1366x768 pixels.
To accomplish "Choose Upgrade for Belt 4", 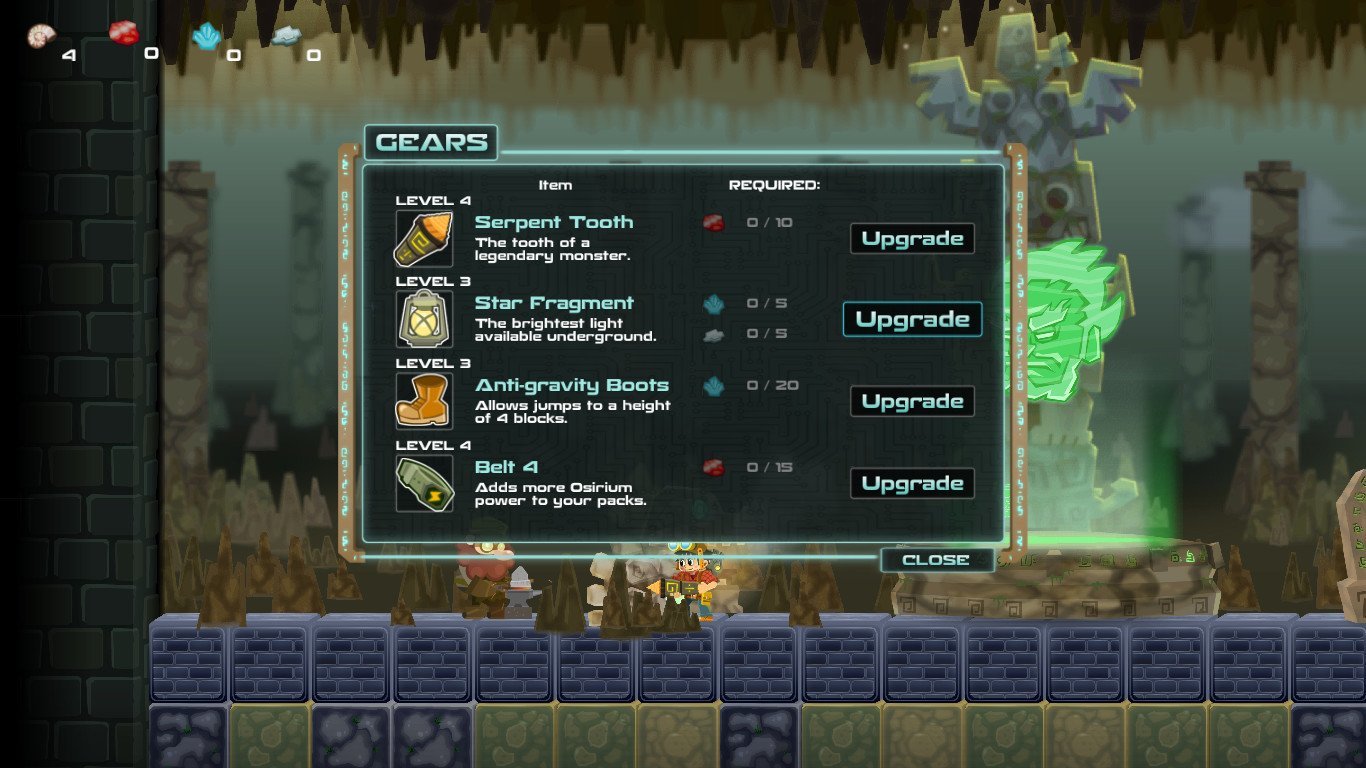I will [912, 484].
